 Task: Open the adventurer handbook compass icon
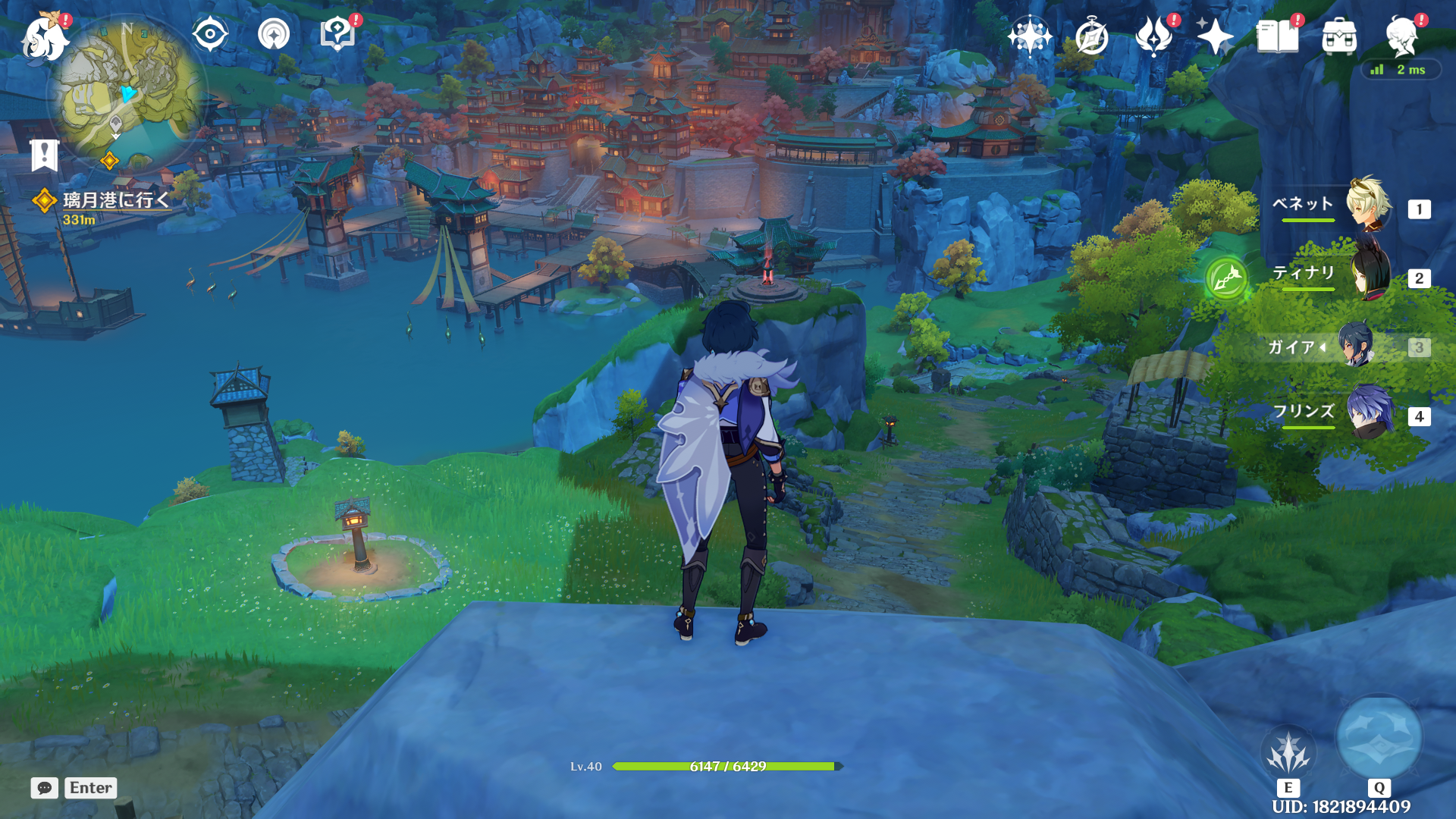point(1091,36)
